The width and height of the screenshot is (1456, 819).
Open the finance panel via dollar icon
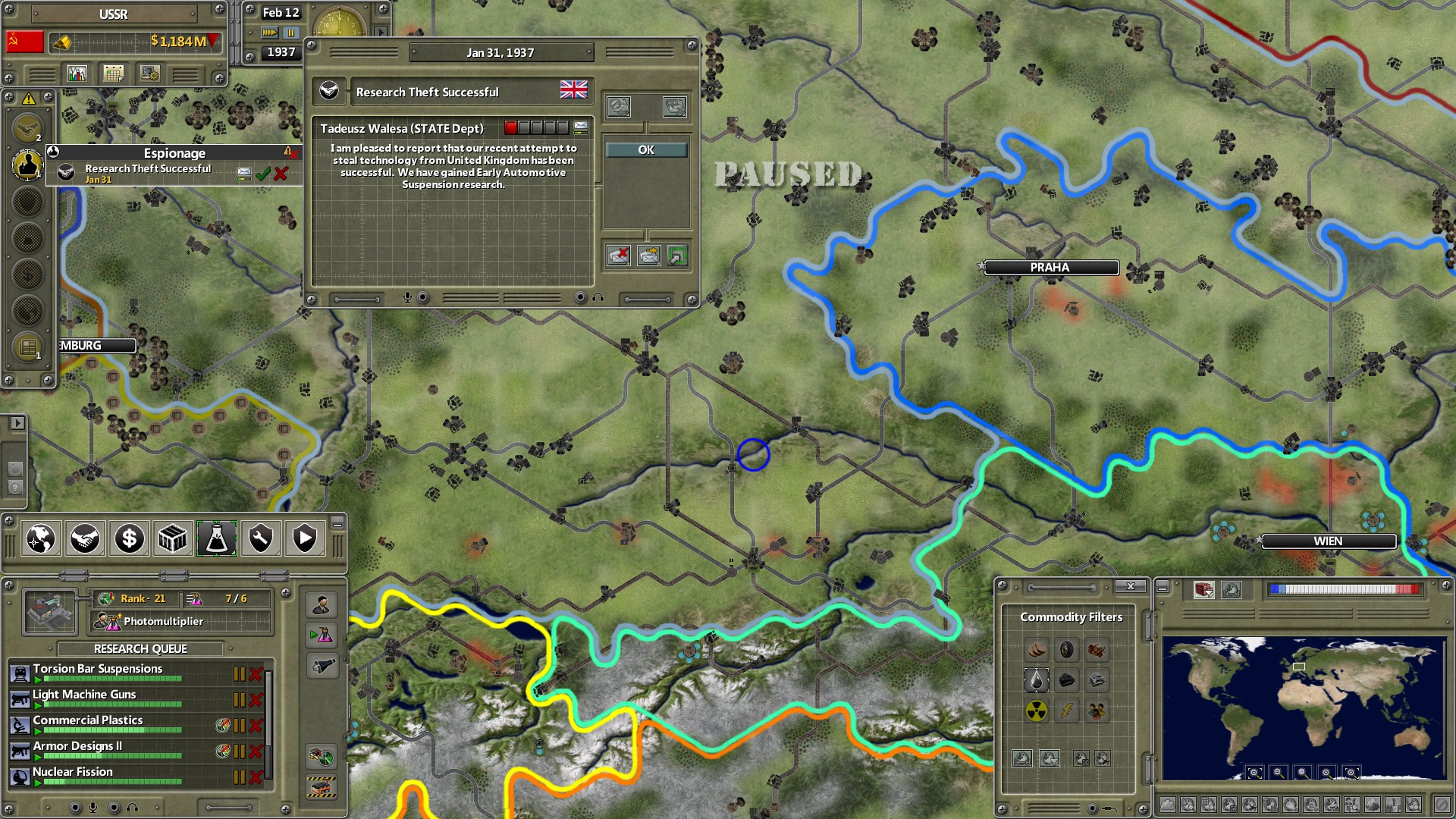(x=129, y=538)
